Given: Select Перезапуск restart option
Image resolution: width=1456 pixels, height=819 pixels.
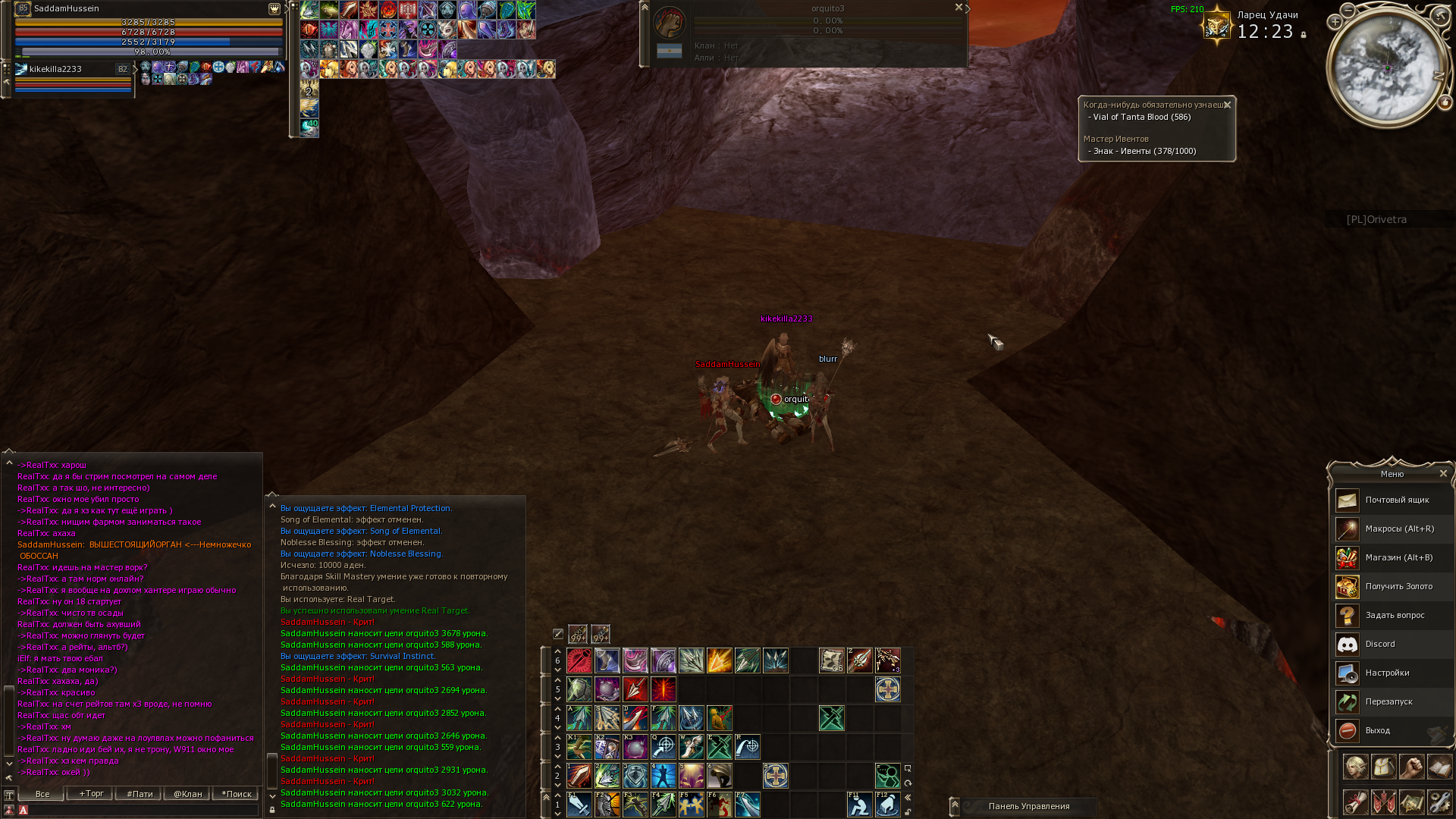Looking at the screenshot, I should 1394,702.
